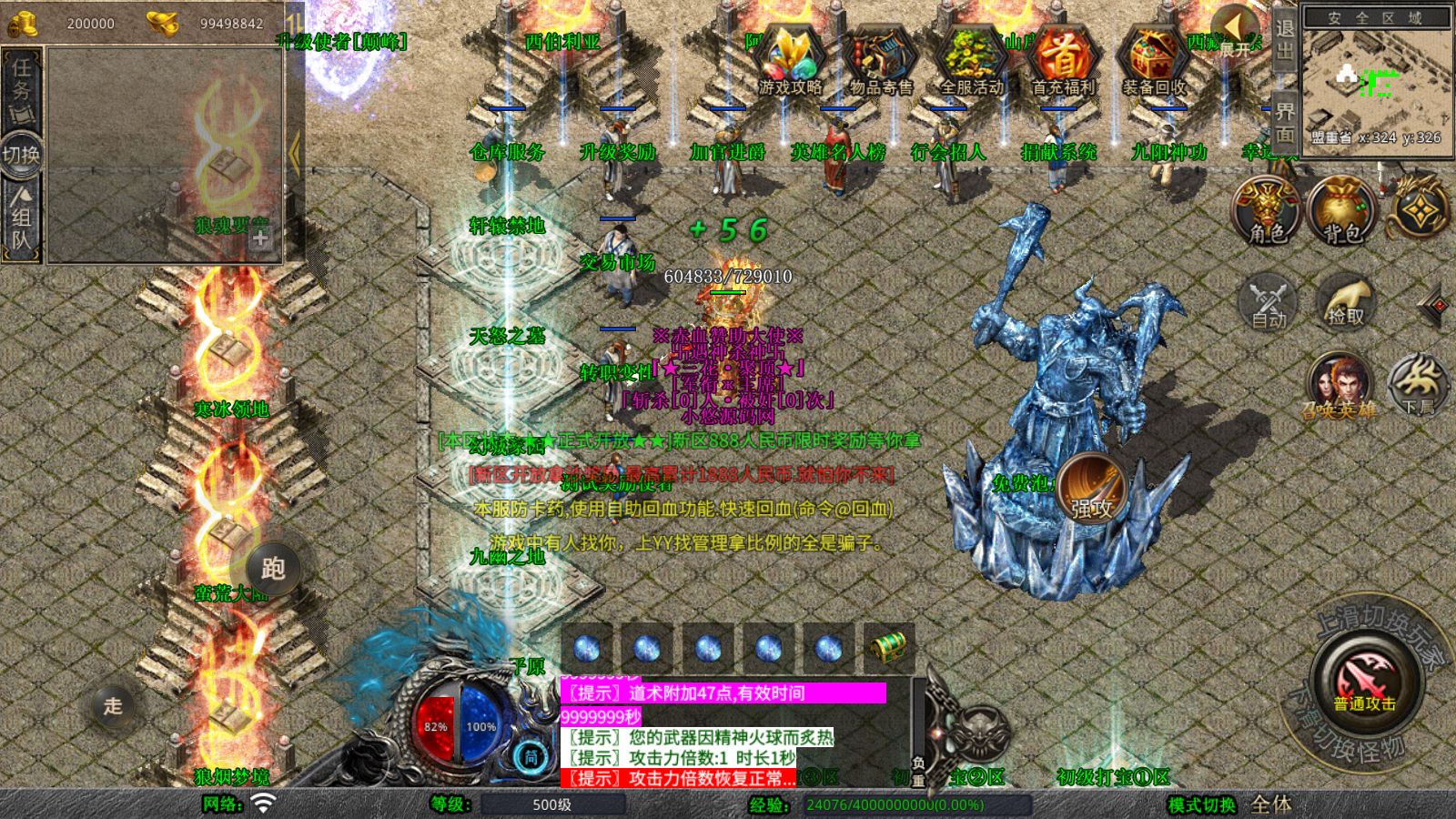Viewport: 1456px width, 819px height.
Task: Open the 物品寄售 consignment icon
Action: click(x=881, y=62)
